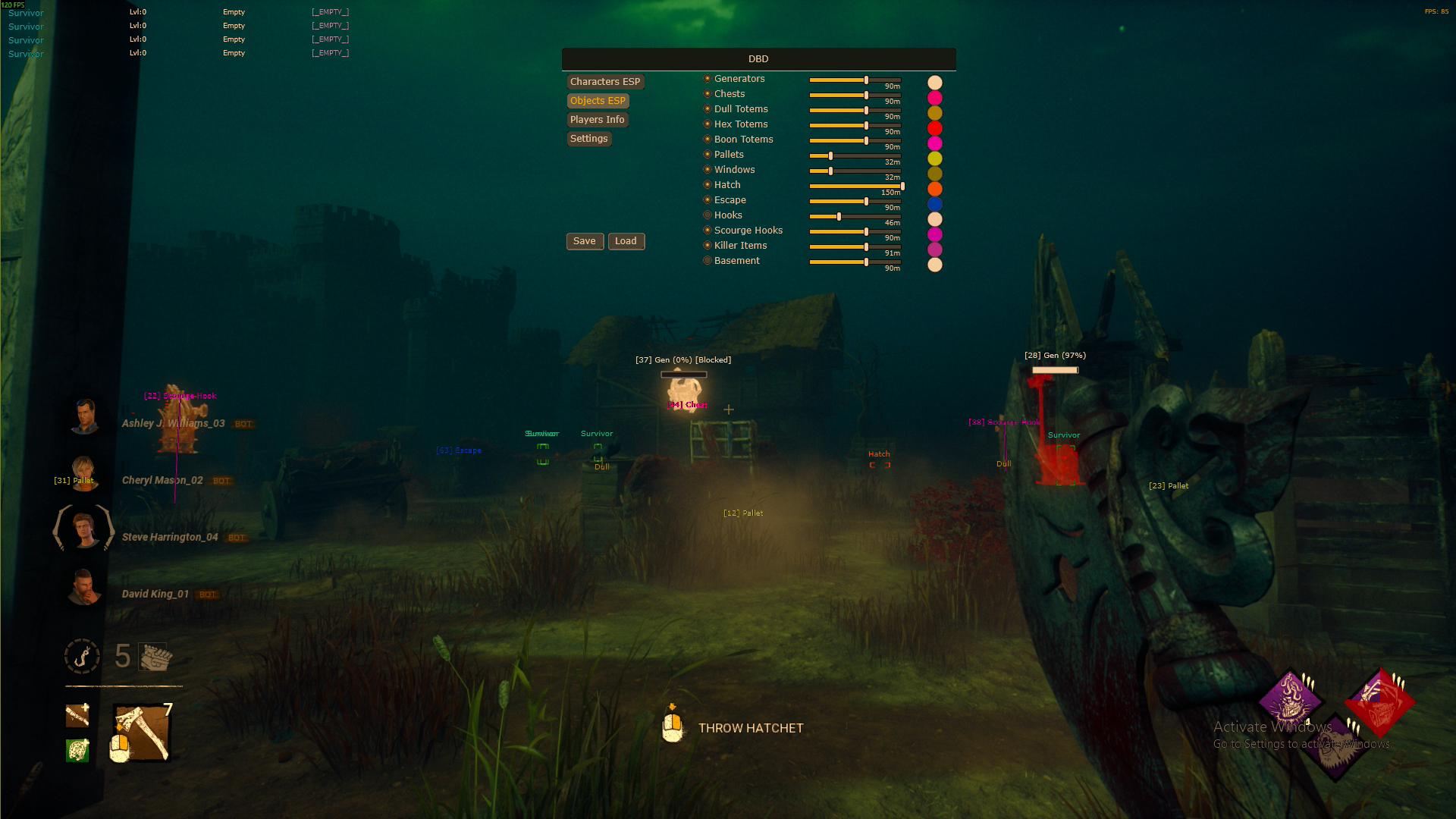Open the Characters ESP tab
The height and width of the screenshot is (819, 1456).
(x=604, y=82)
